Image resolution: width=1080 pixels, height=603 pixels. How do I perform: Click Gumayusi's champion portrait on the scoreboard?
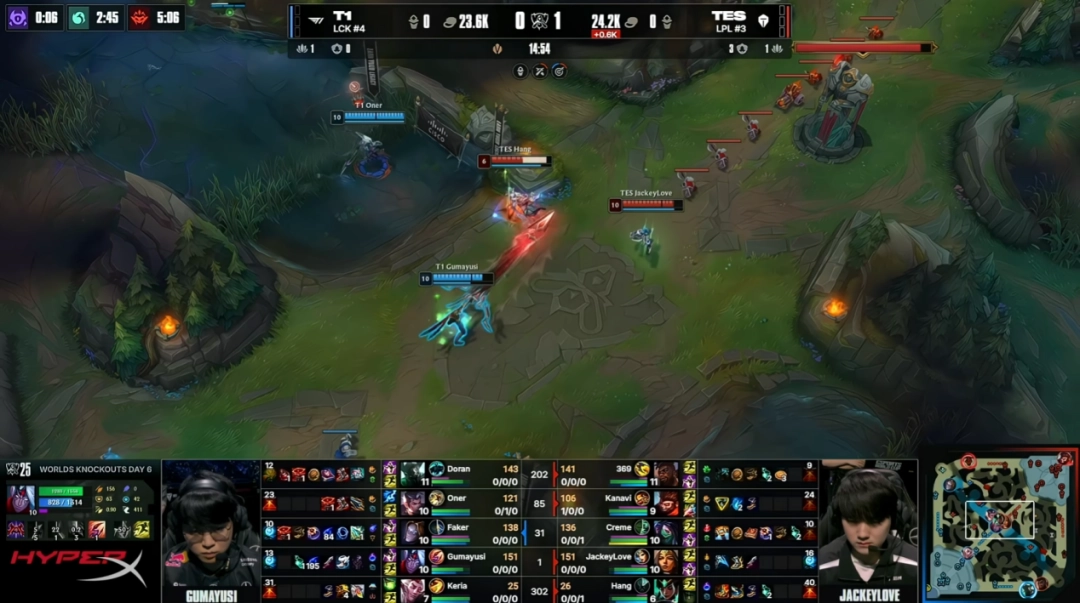click(x=412, y=556)
